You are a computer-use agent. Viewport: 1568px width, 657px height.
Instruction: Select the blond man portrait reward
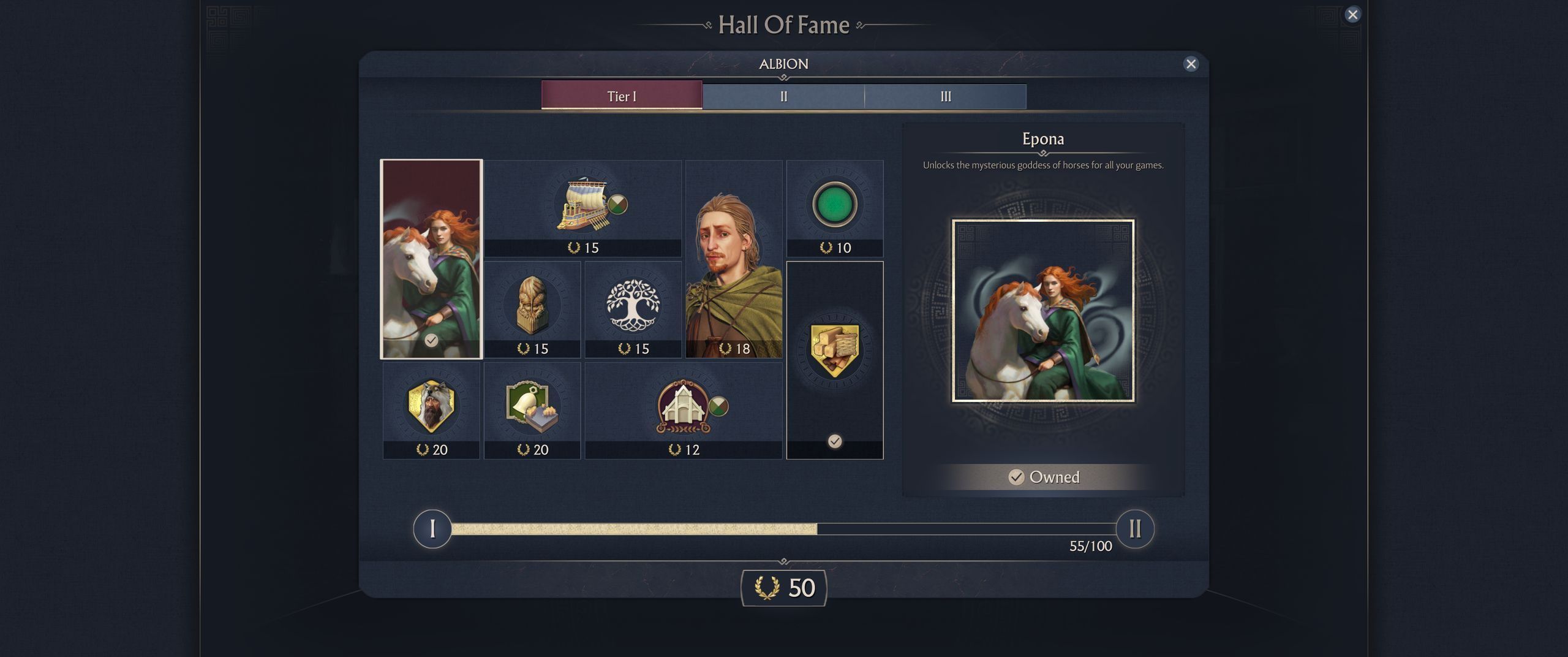pyautogui.click(x=734, y=259)
